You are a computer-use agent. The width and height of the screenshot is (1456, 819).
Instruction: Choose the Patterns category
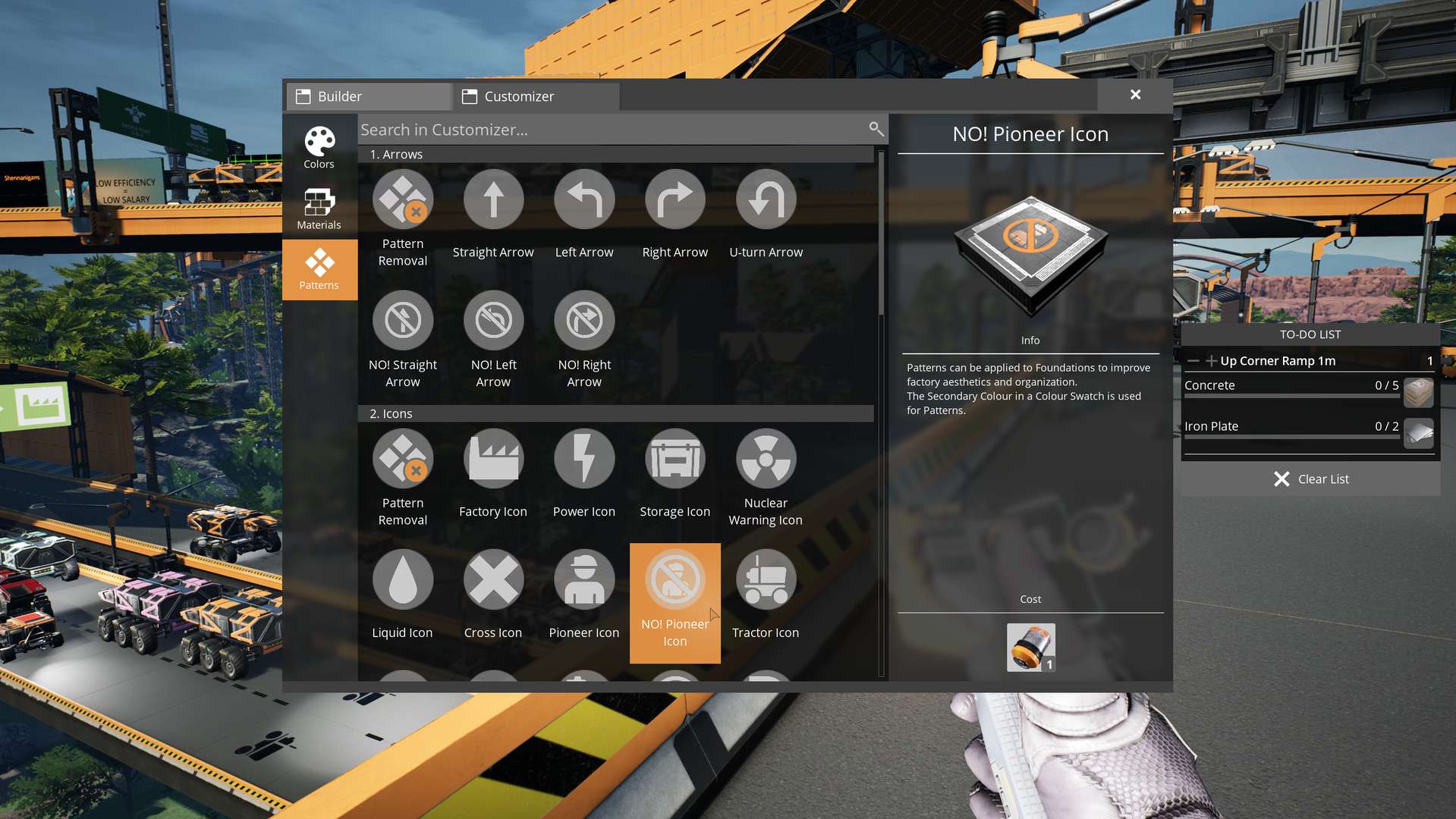(319, 269)
